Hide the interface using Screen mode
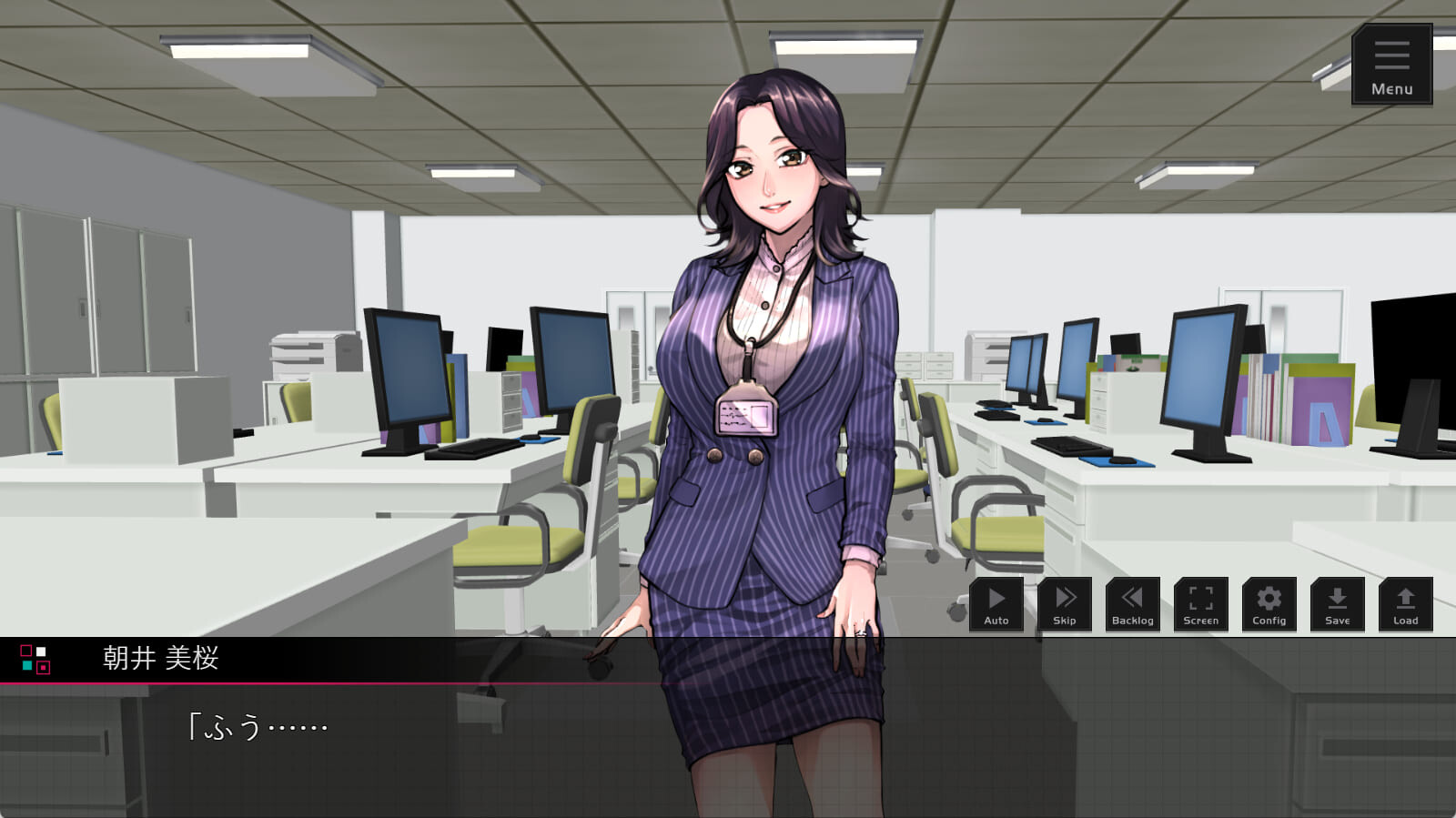 click(x=1200, y=604)
